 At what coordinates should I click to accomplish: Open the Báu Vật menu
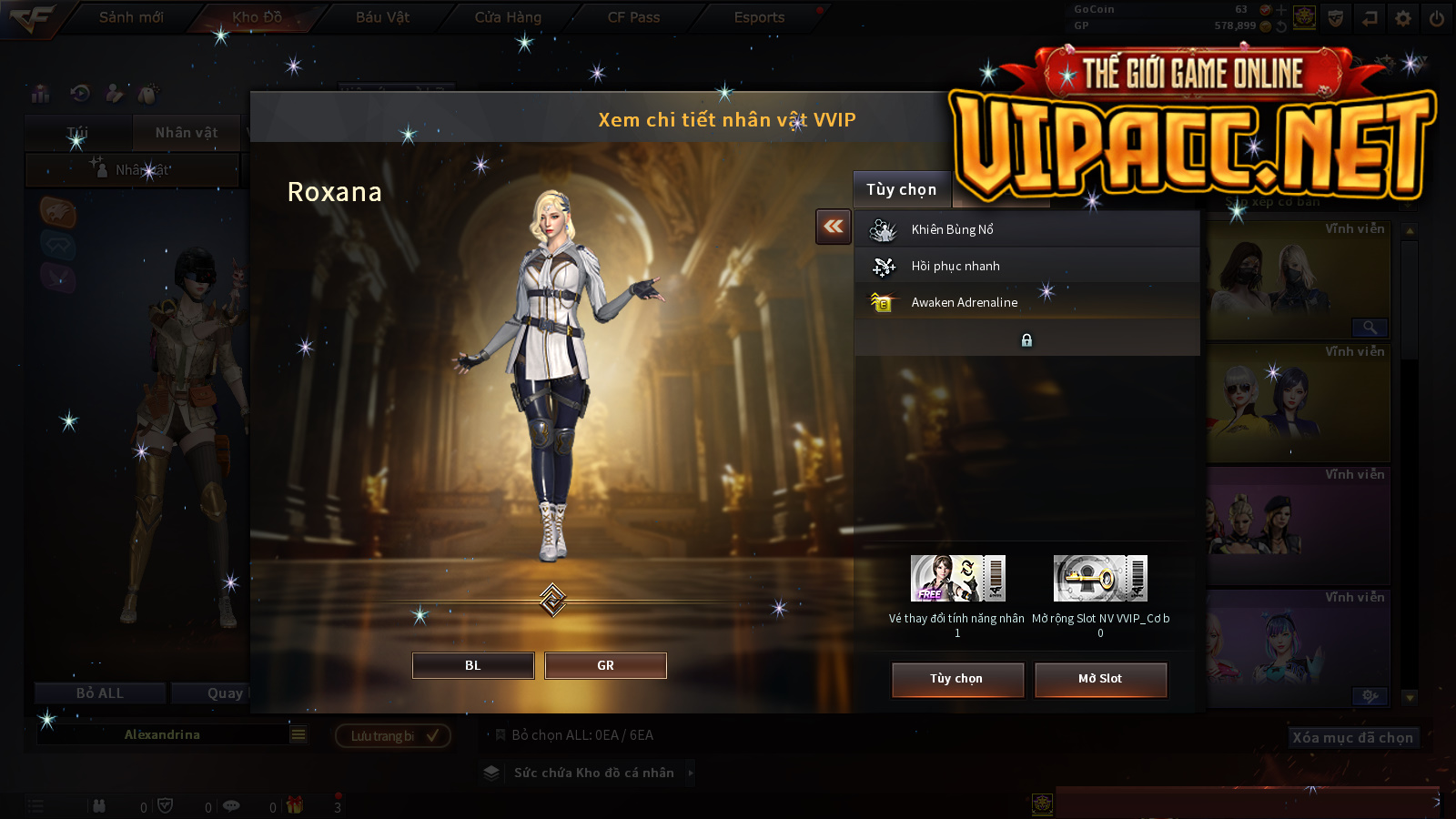pyautogui.click(x=382, y=17)
